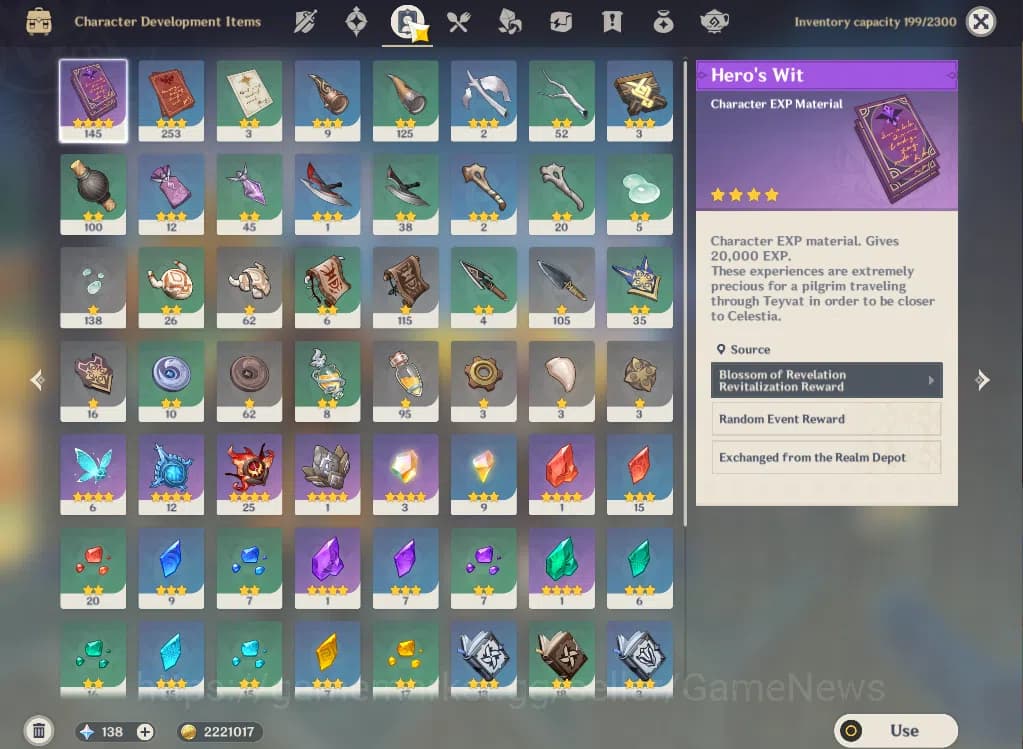Click the trash can delete button
1023x749 pixels.
coord(38,731)
